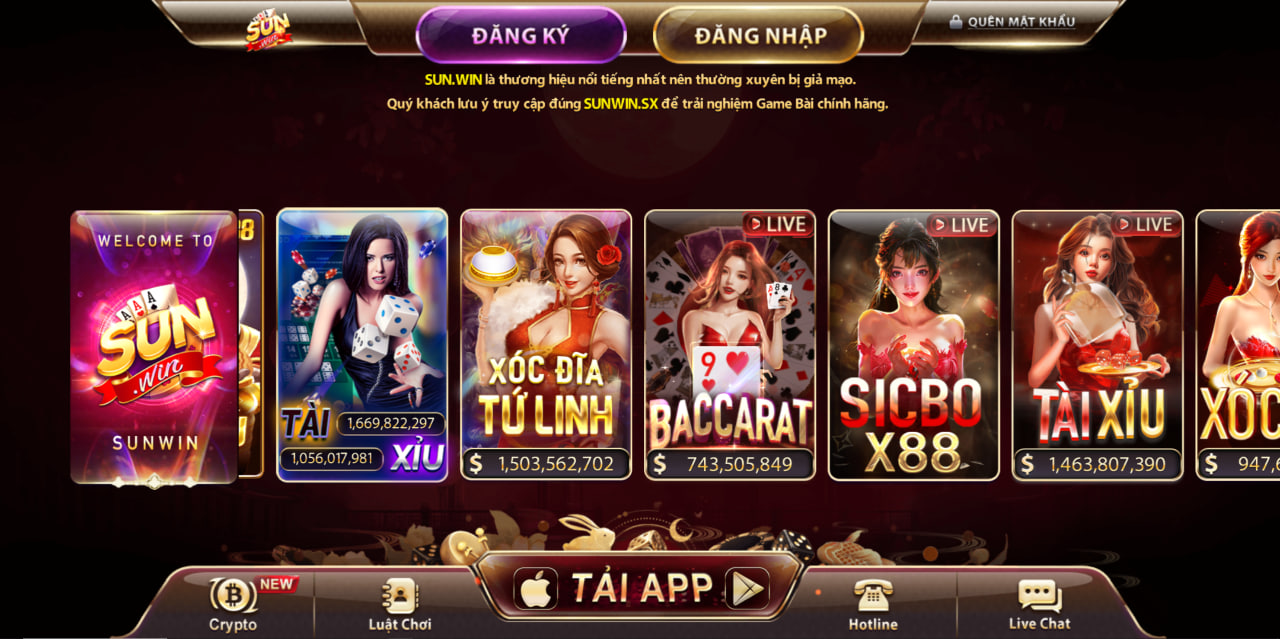Get the app via Google Play icon
This screenshot has width=1280, height=639.
tap(746, 589)
